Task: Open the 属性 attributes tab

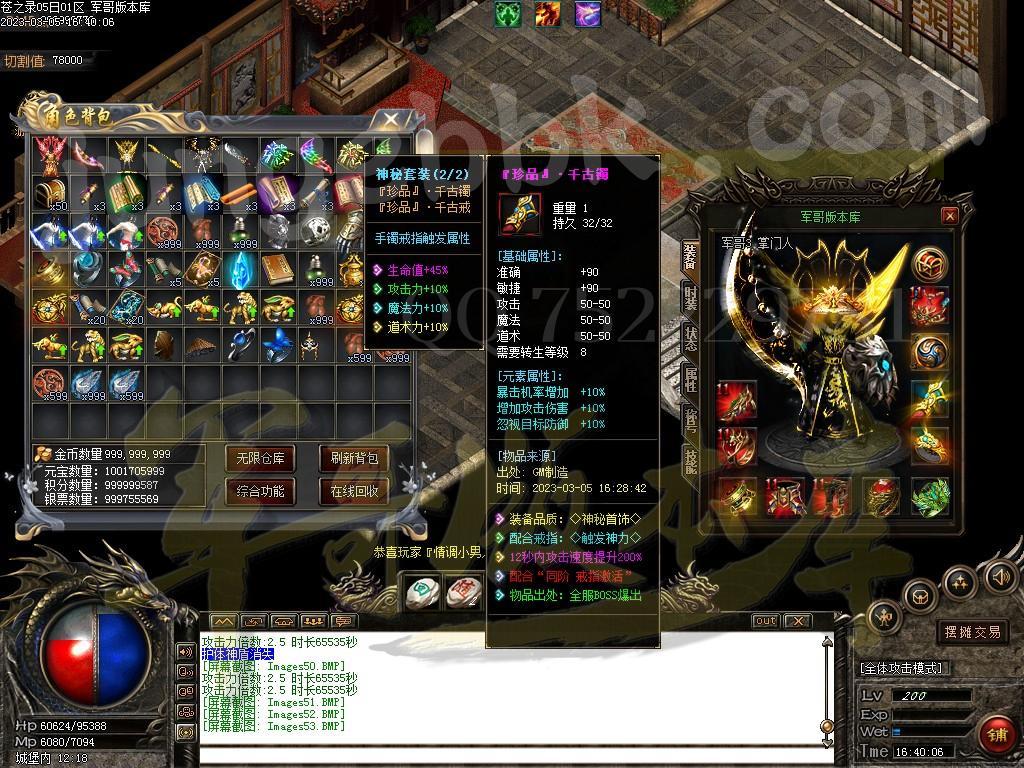Action: tap(690, 378)
